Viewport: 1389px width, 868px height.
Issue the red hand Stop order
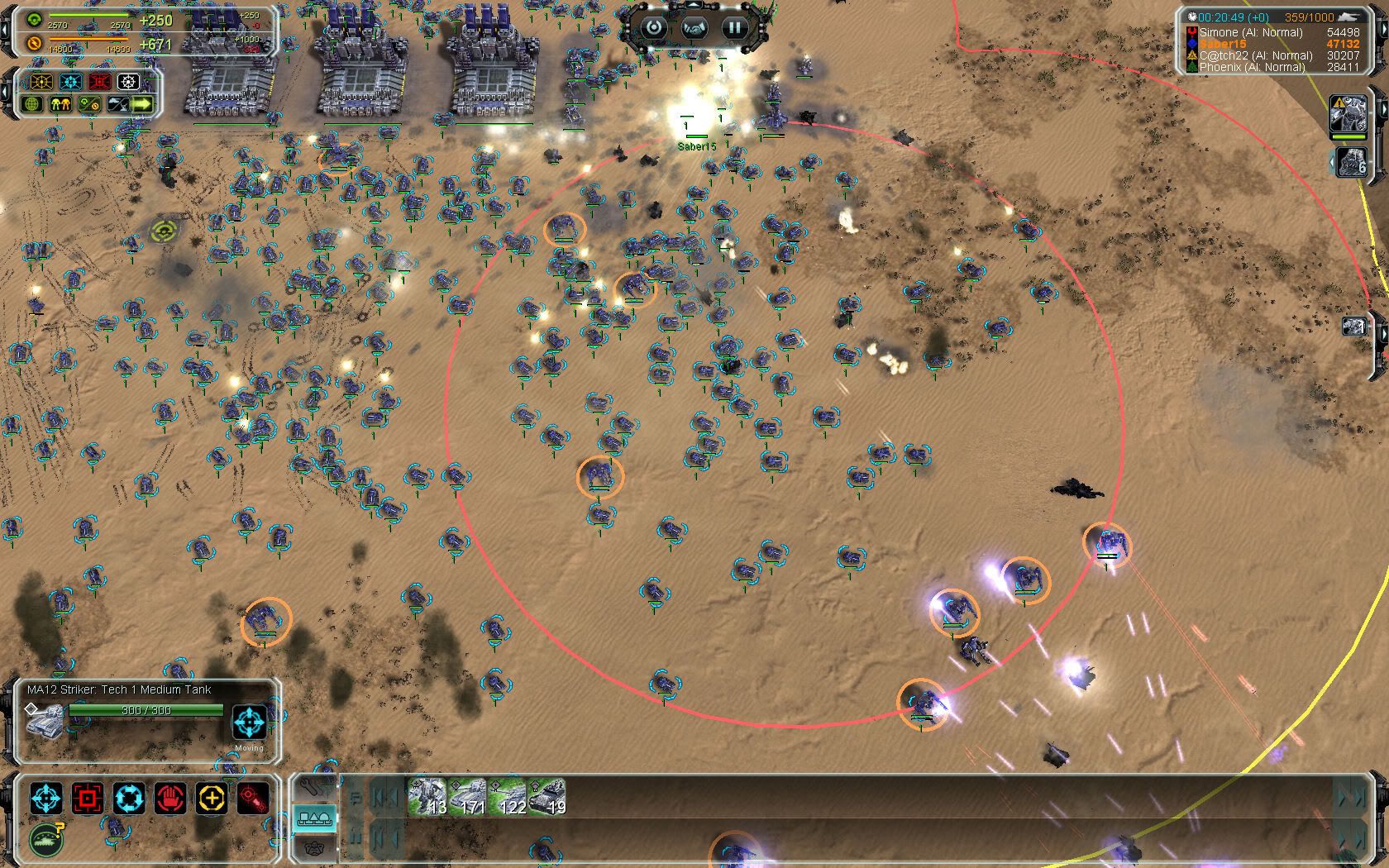[170, 799]
